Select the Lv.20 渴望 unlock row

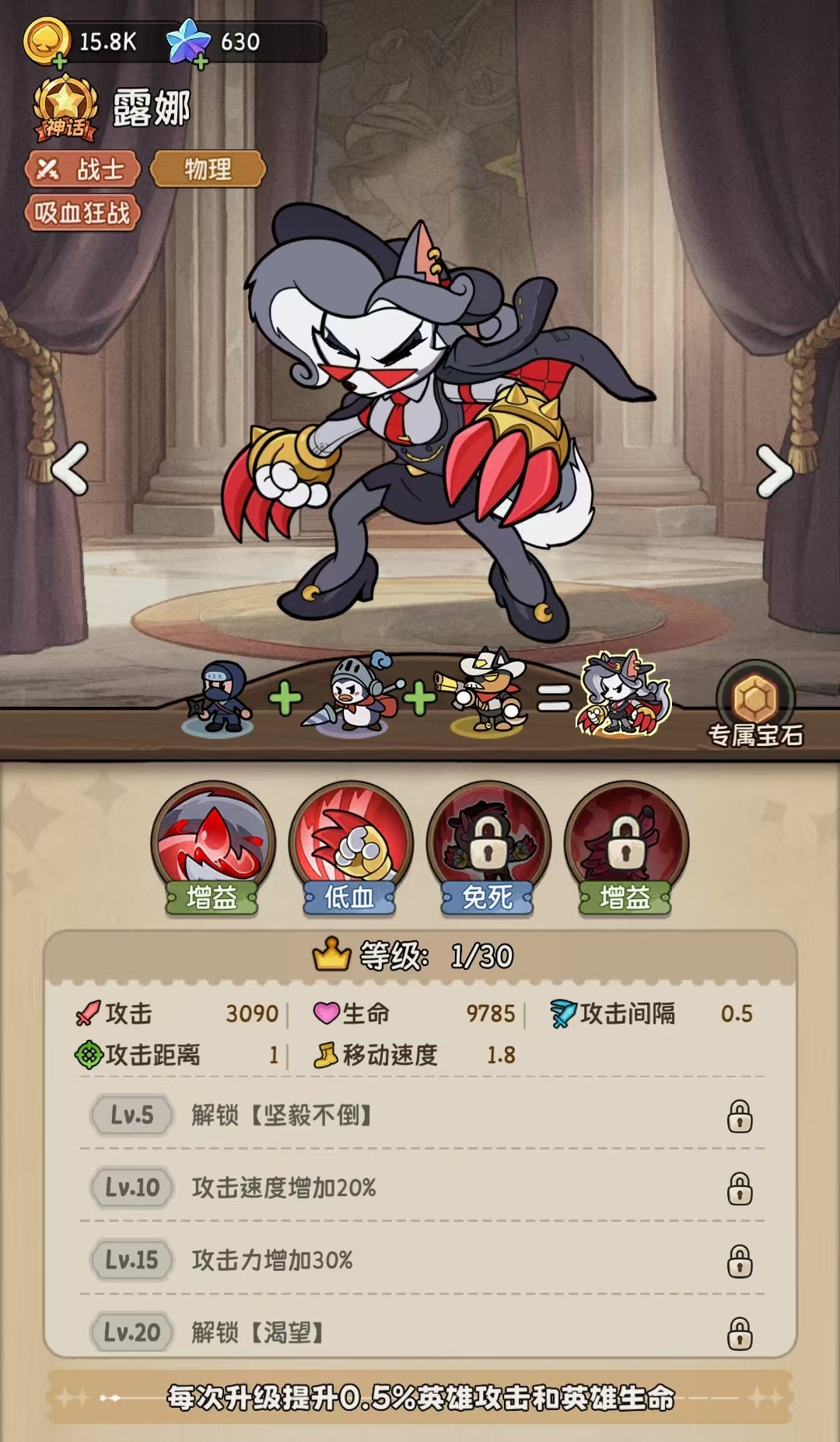tap(422, 1332)
